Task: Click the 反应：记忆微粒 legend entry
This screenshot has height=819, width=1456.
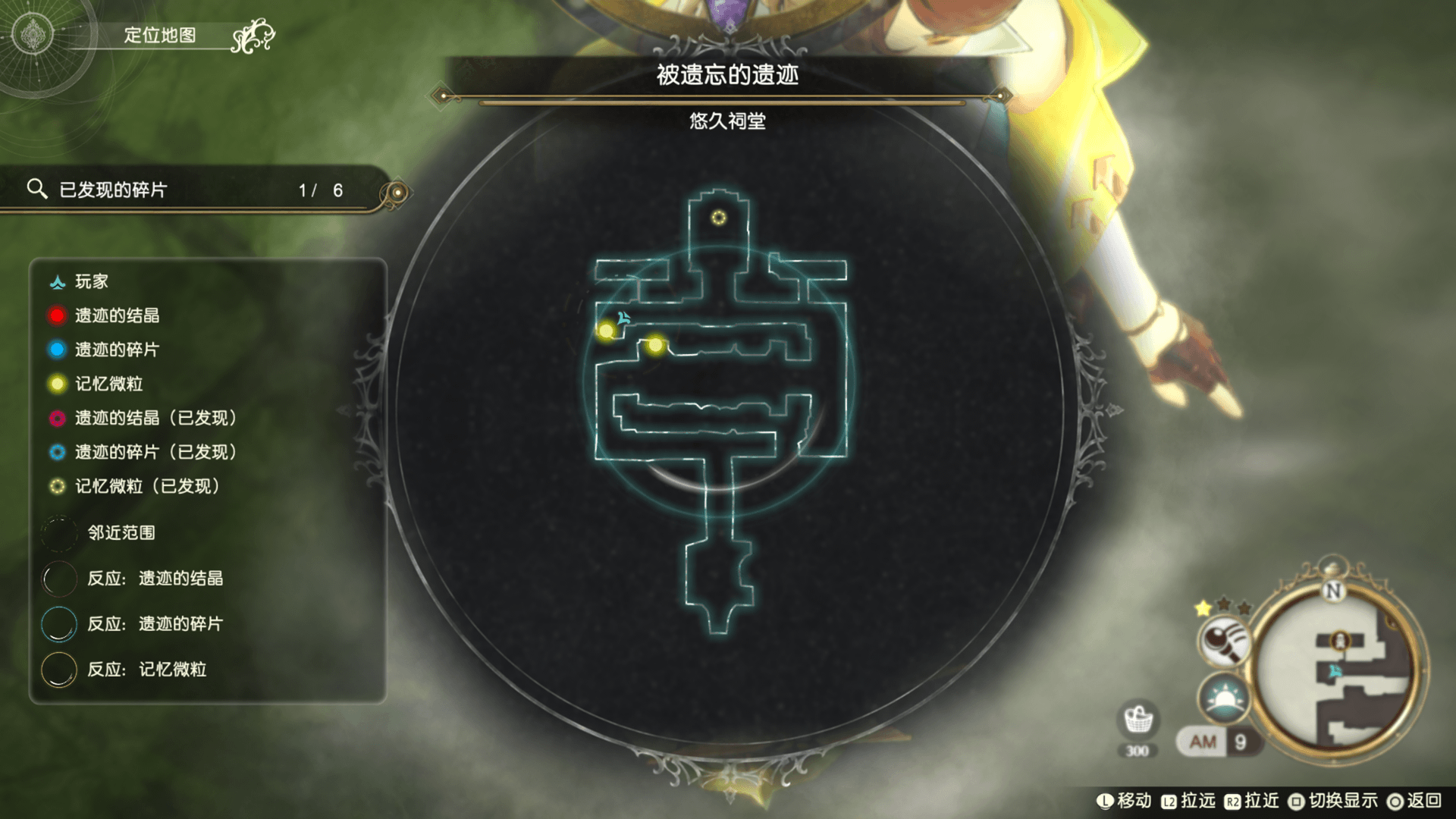Action: (146, 670)
